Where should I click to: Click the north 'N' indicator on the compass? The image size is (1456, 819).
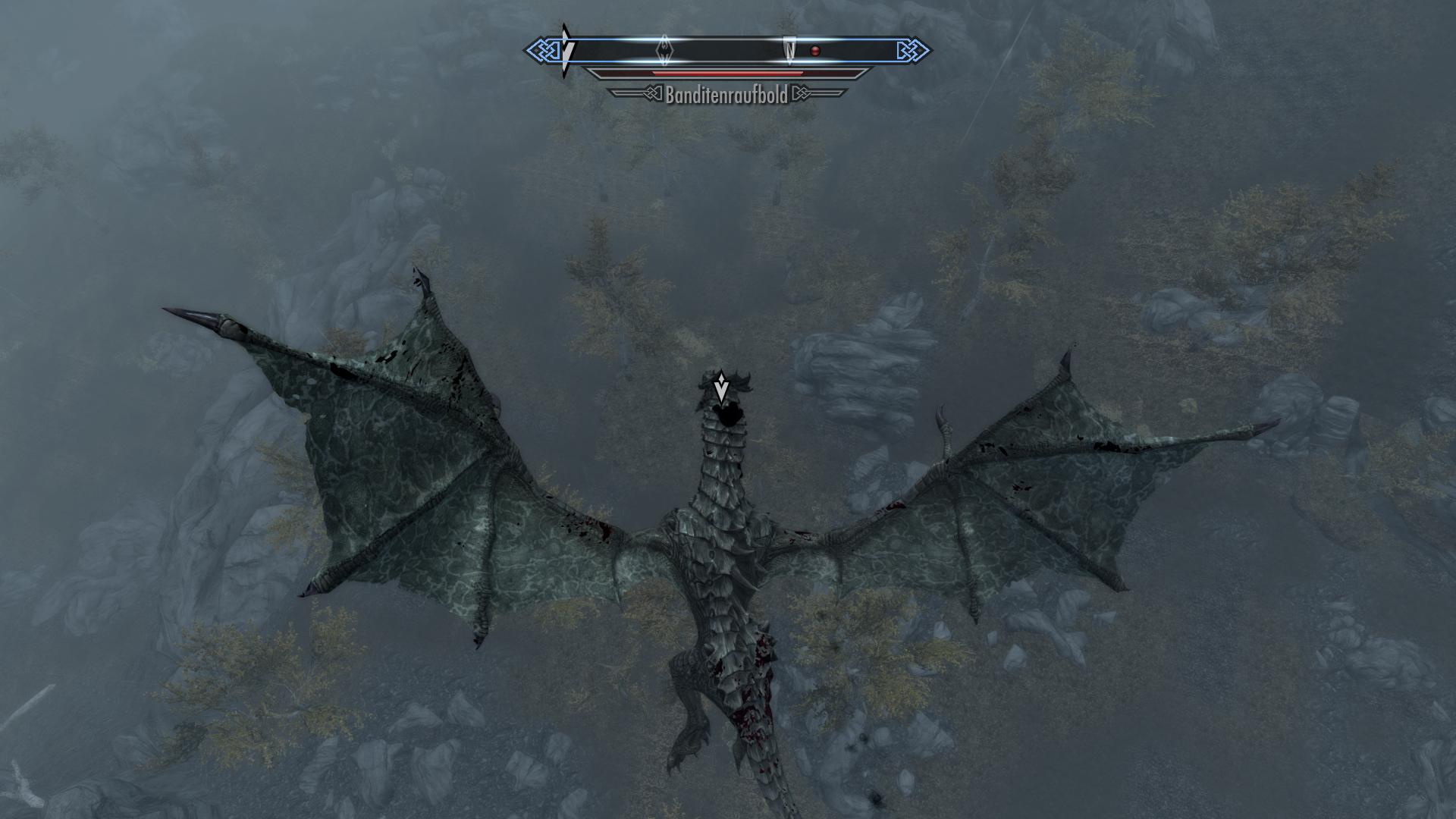pyautogui.click(x=790, y=50)
